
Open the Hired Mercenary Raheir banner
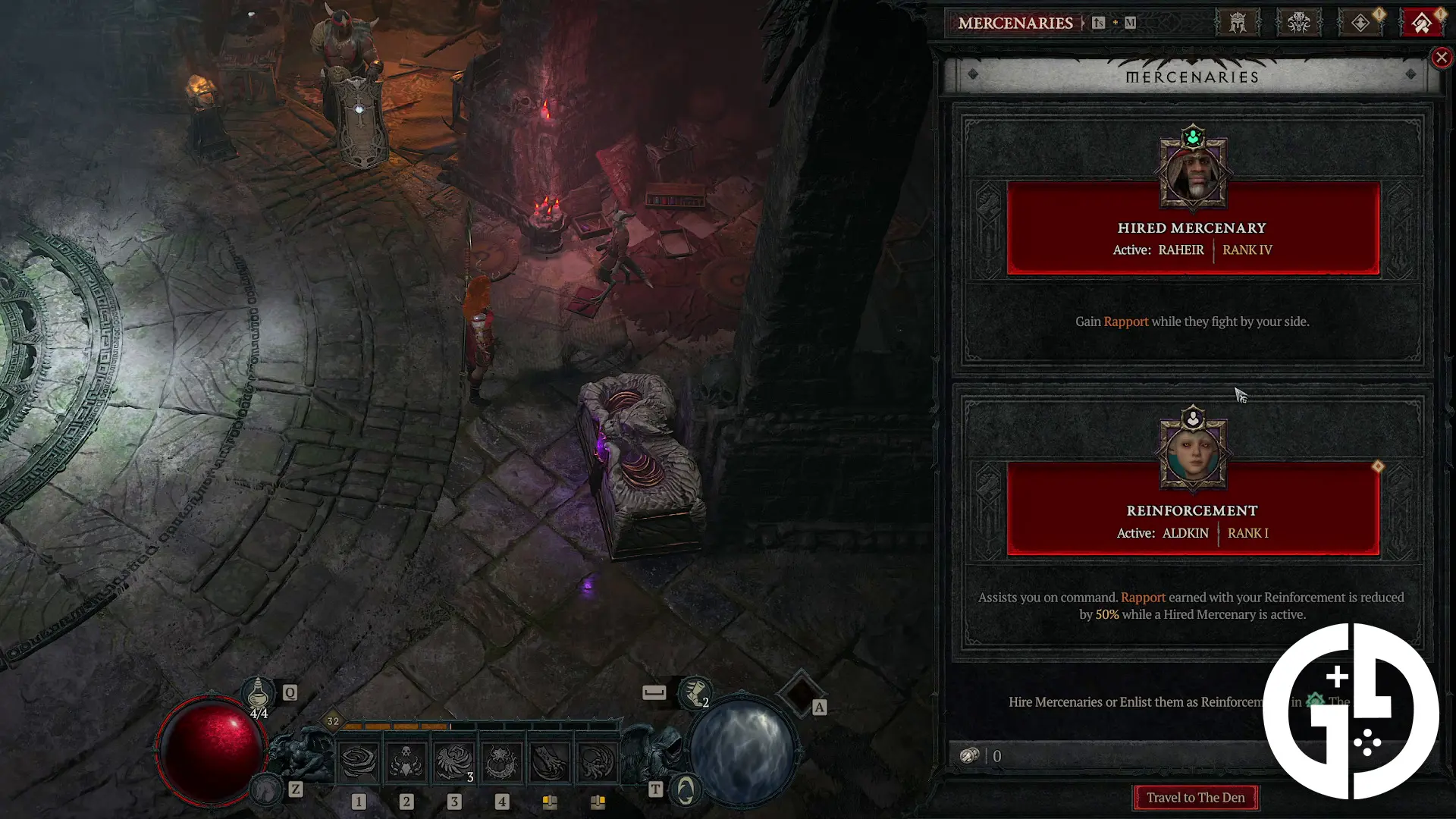point(1192,238)
